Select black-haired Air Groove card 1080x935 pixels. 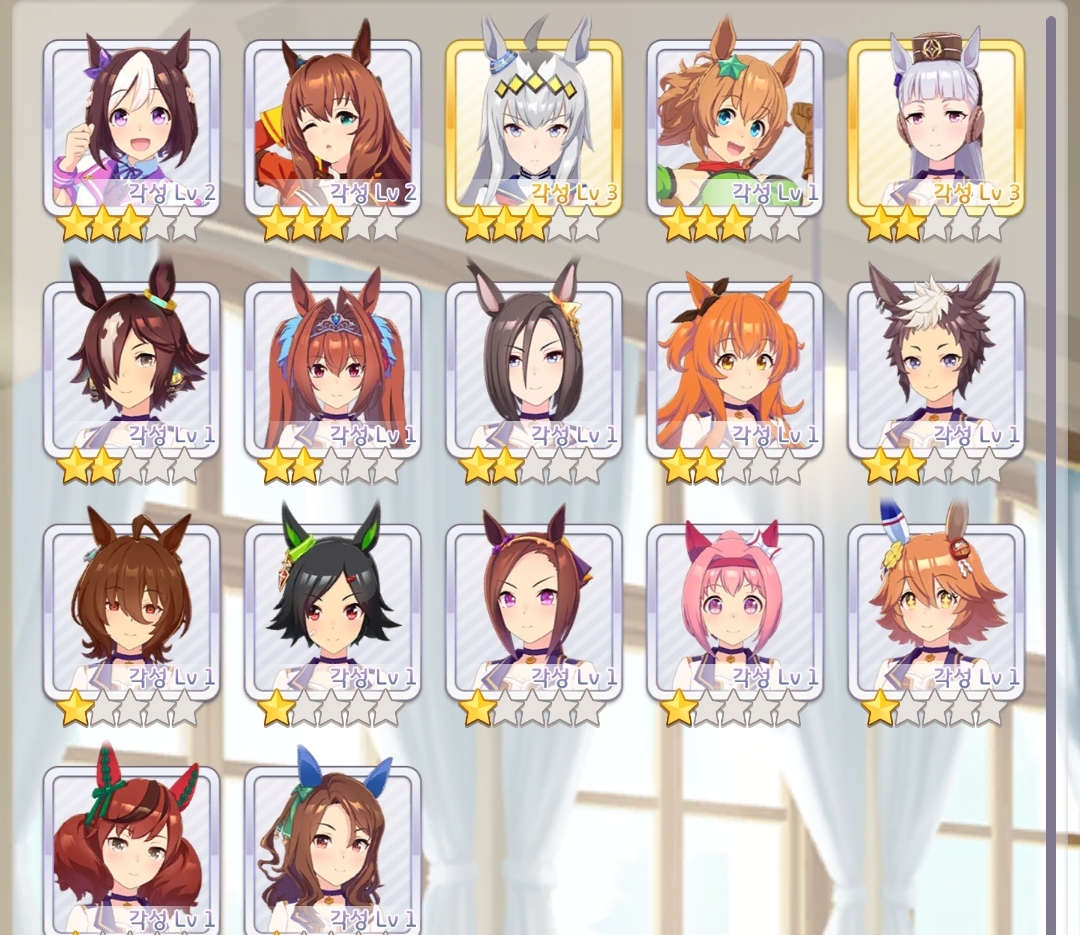coord(534,369)
